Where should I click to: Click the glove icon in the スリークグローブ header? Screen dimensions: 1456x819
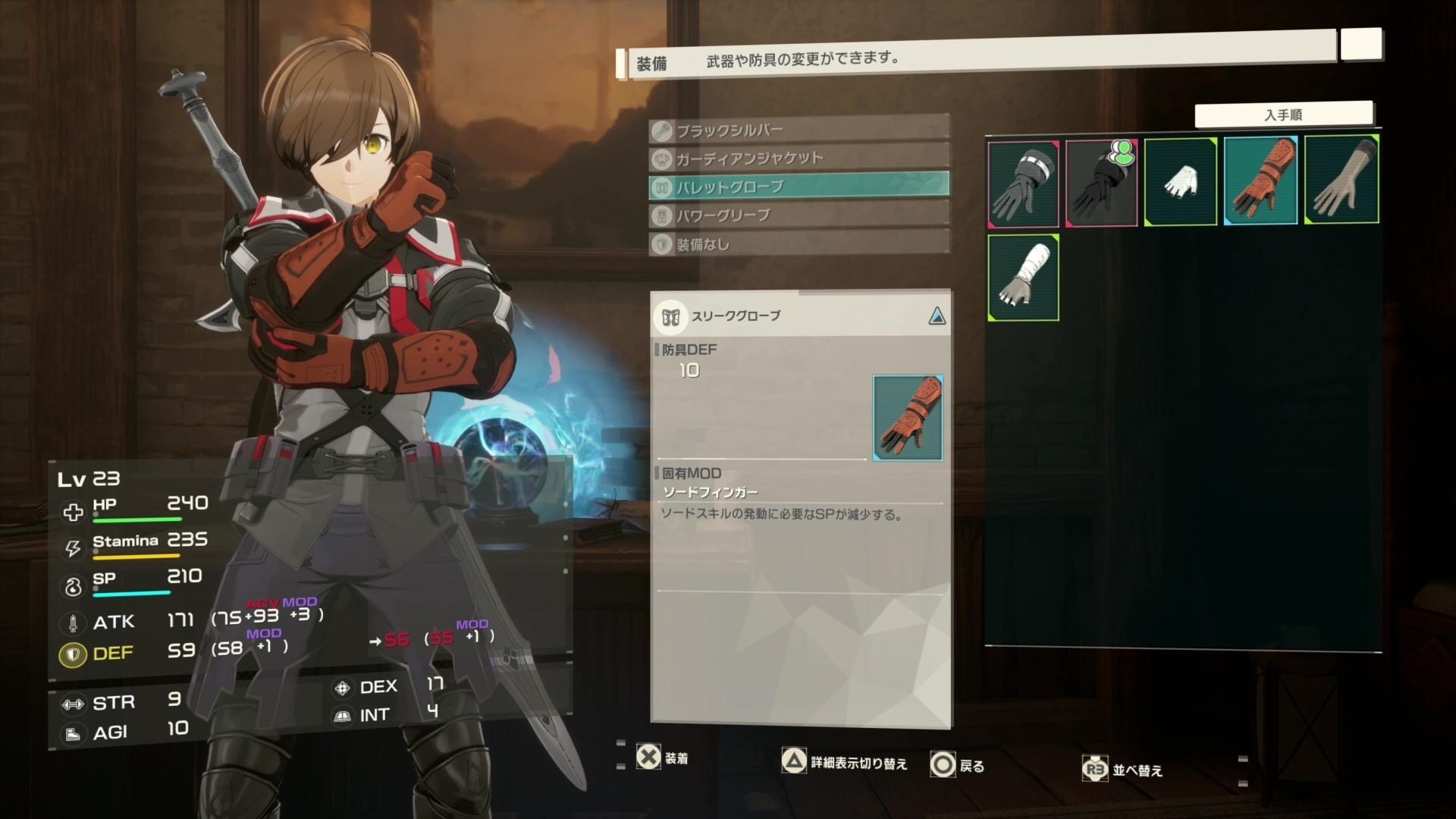(670, 318)
